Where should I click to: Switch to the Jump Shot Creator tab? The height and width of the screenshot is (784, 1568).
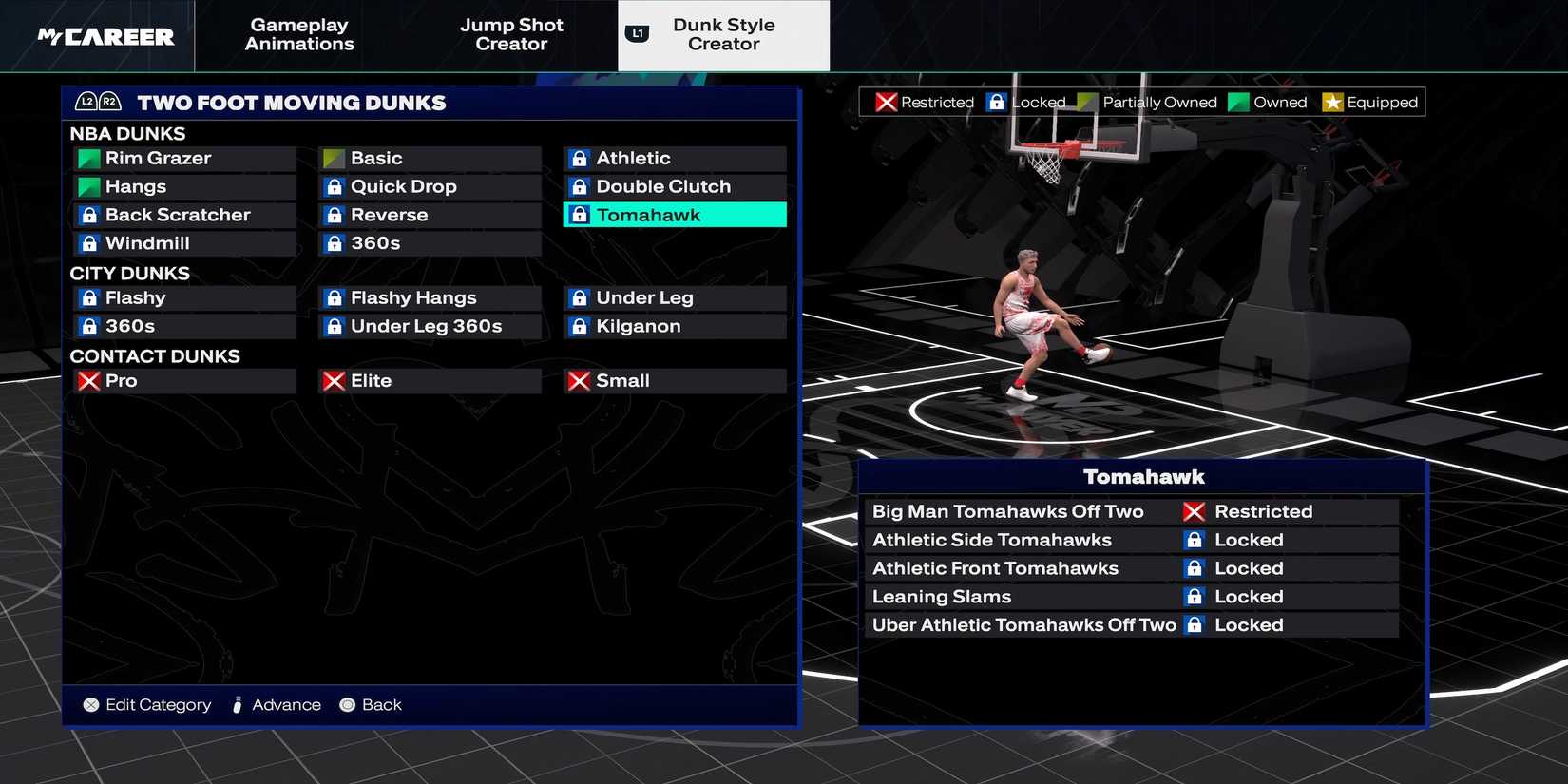tap(511, 34)
